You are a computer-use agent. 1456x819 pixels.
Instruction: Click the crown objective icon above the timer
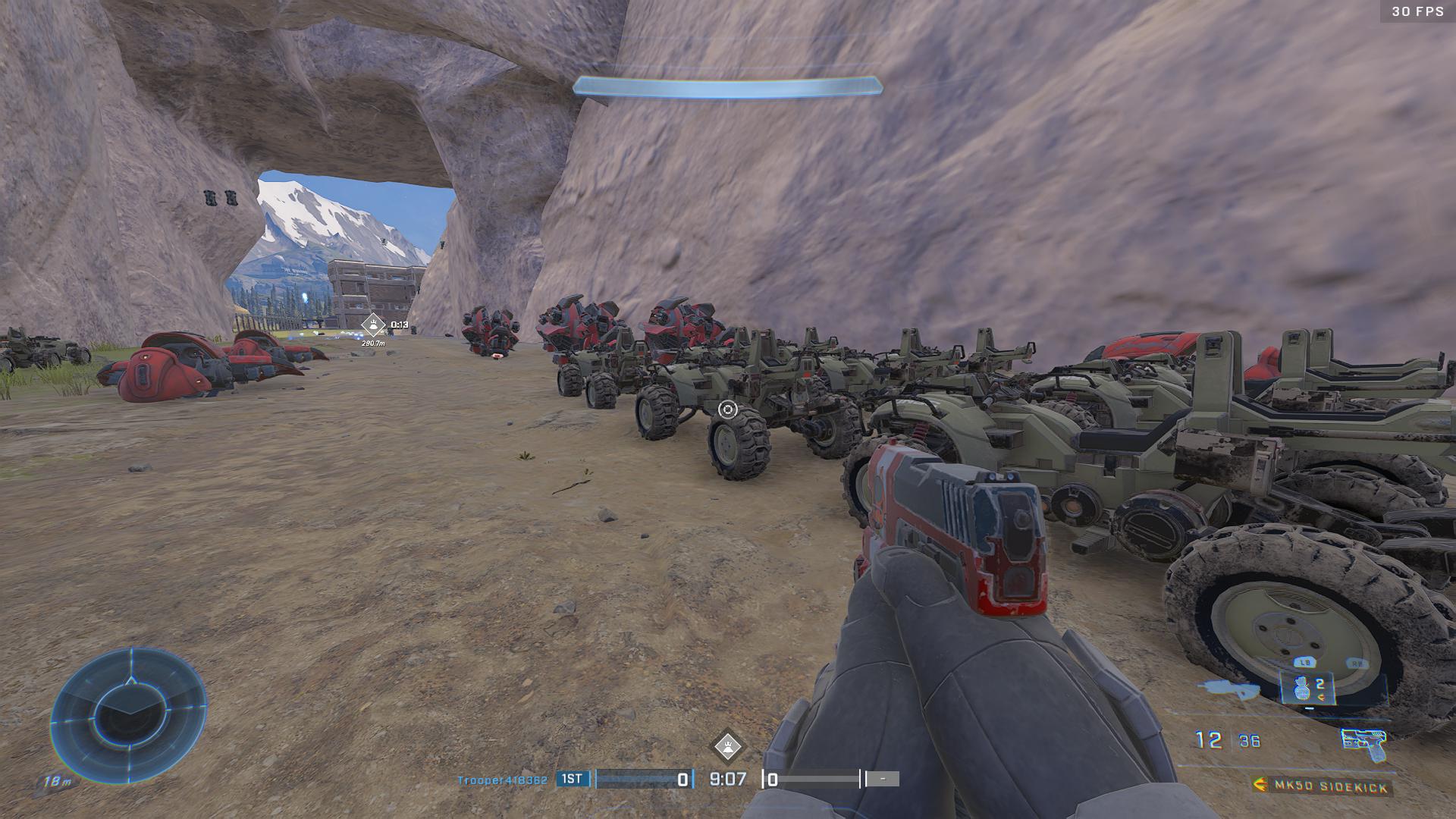727,746
